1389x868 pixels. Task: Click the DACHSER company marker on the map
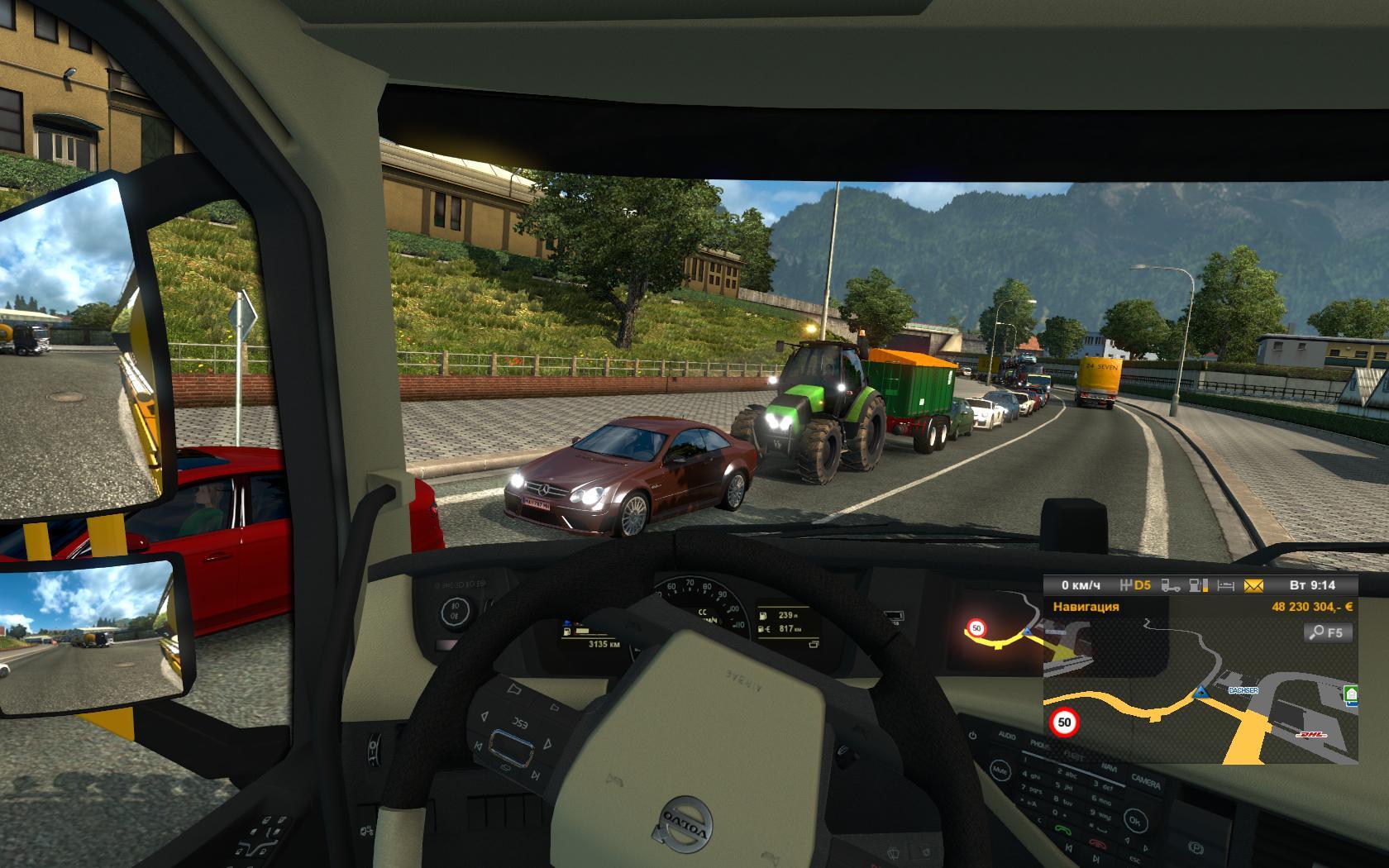pyautogui.click(x=1243, y=689)
